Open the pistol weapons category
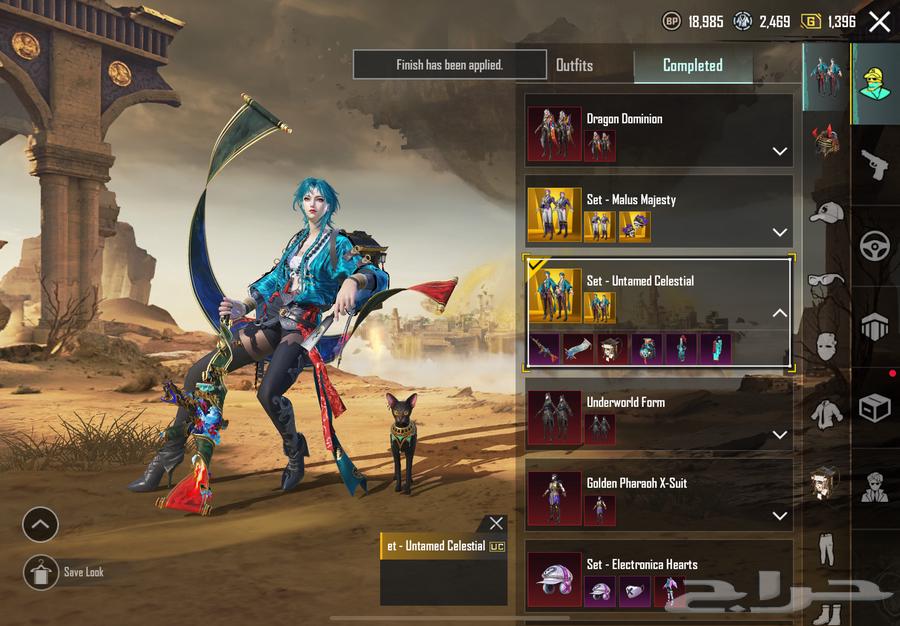Viewport: 900px width, 626px height. (x=875, y=164)
